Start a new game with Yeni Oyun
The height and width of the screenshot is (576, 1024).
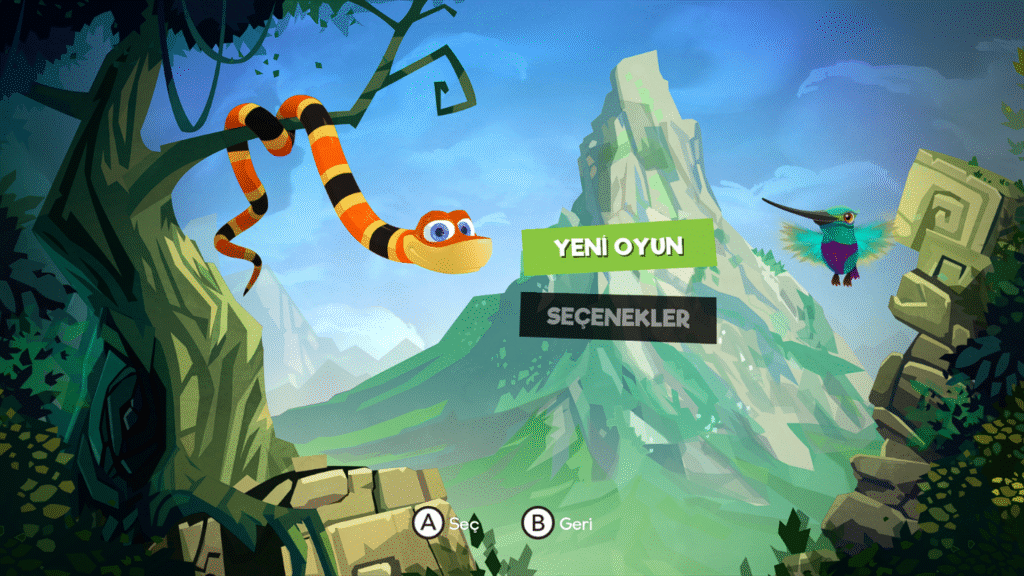tap(618, 246)
